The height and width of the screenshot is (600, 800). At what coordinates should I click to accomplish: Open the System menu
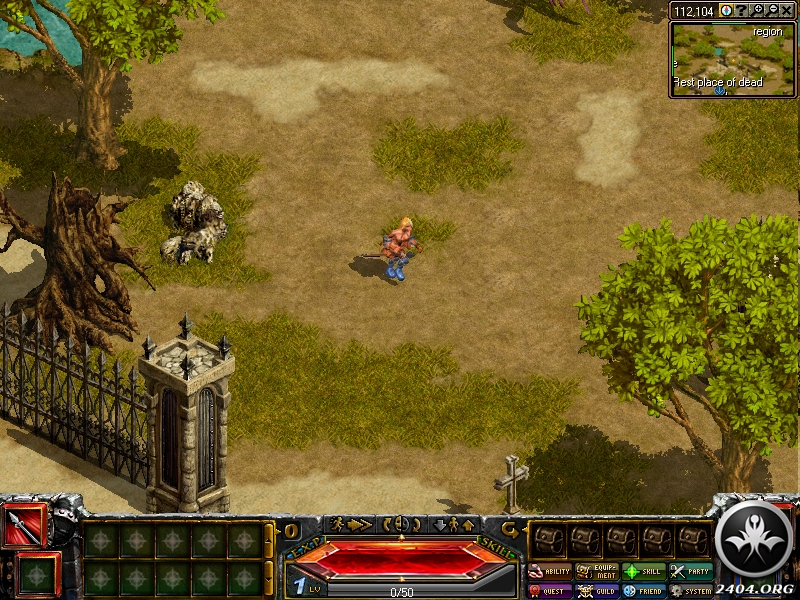691,591
